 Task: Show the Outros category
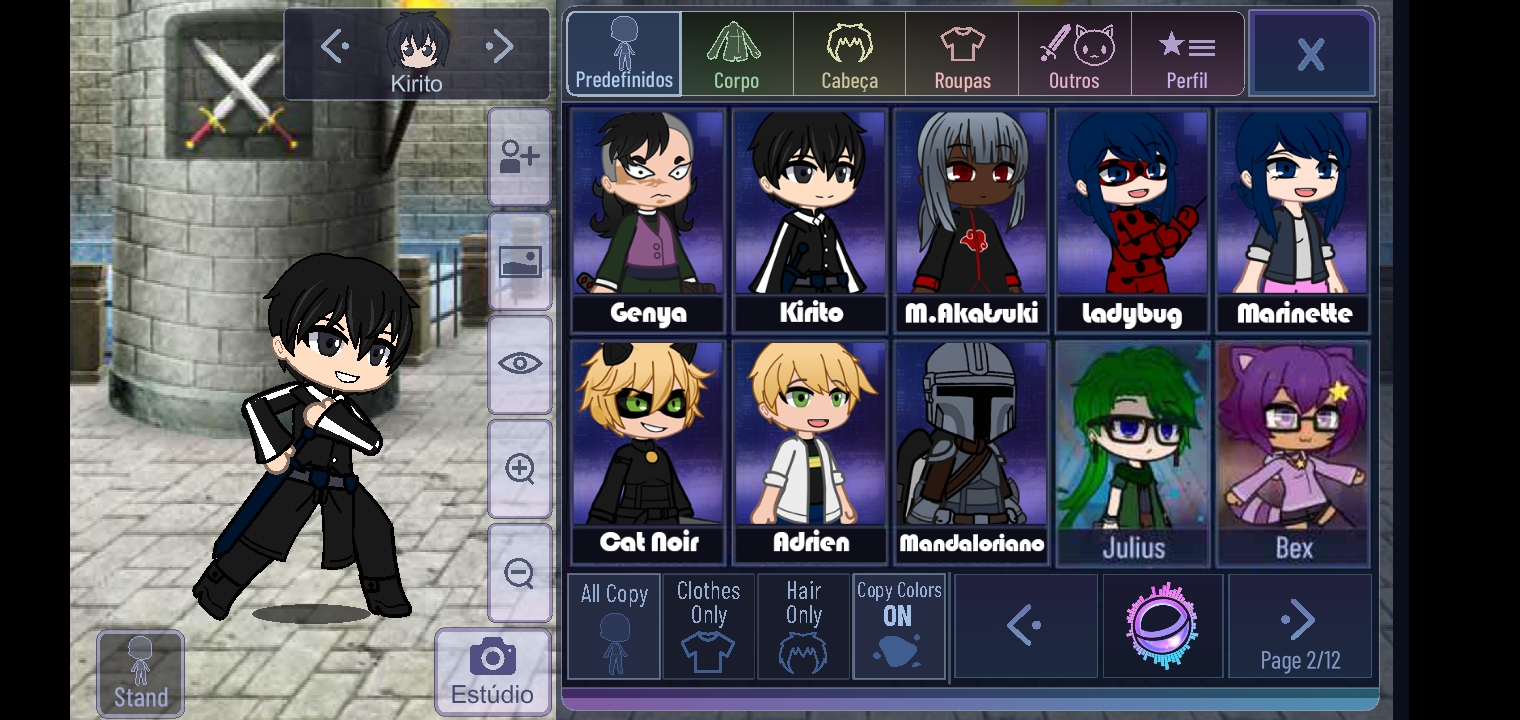click(x=1075, y=54)
